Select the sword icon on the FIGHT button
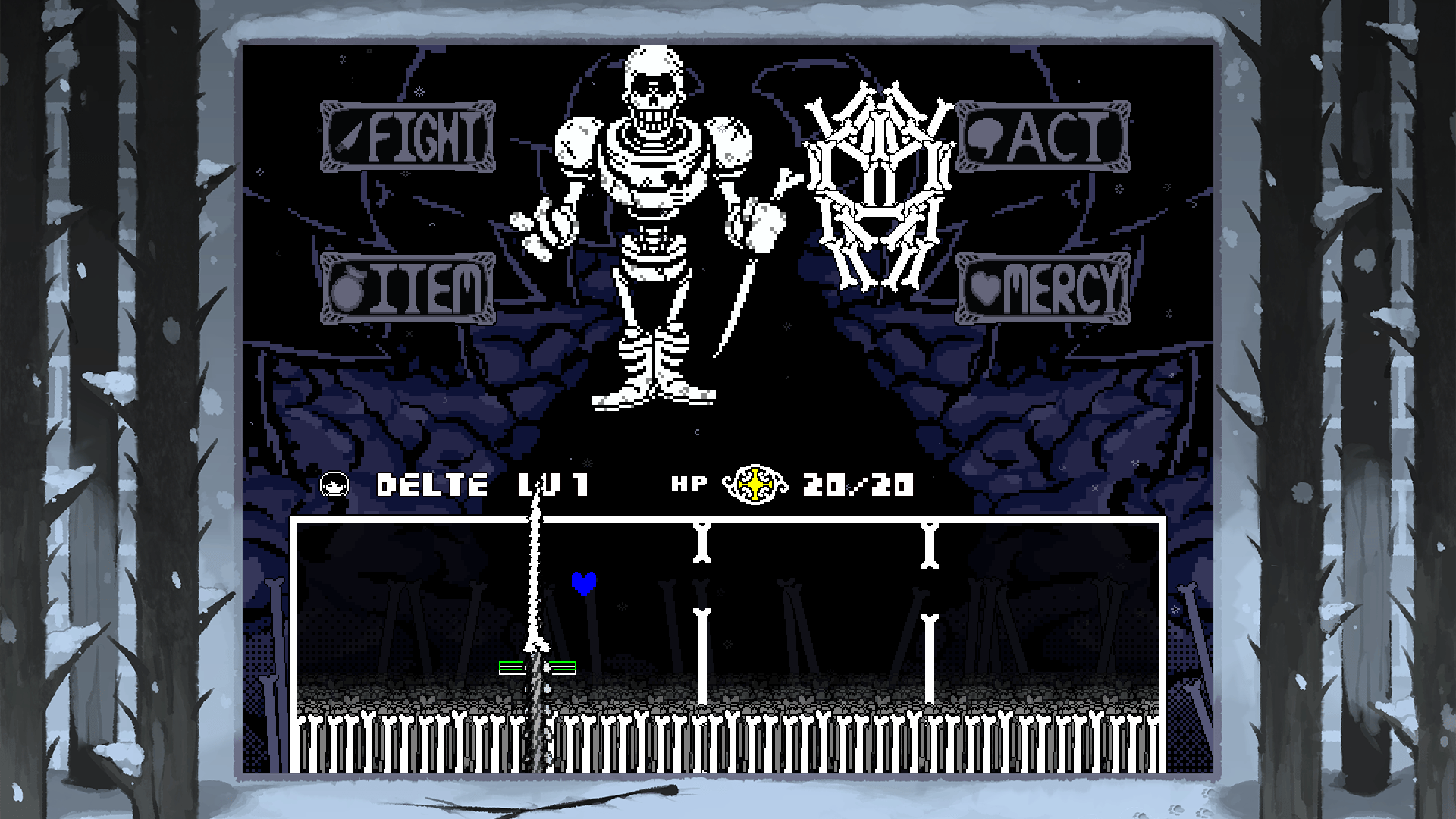 click(x=349, y=137)
